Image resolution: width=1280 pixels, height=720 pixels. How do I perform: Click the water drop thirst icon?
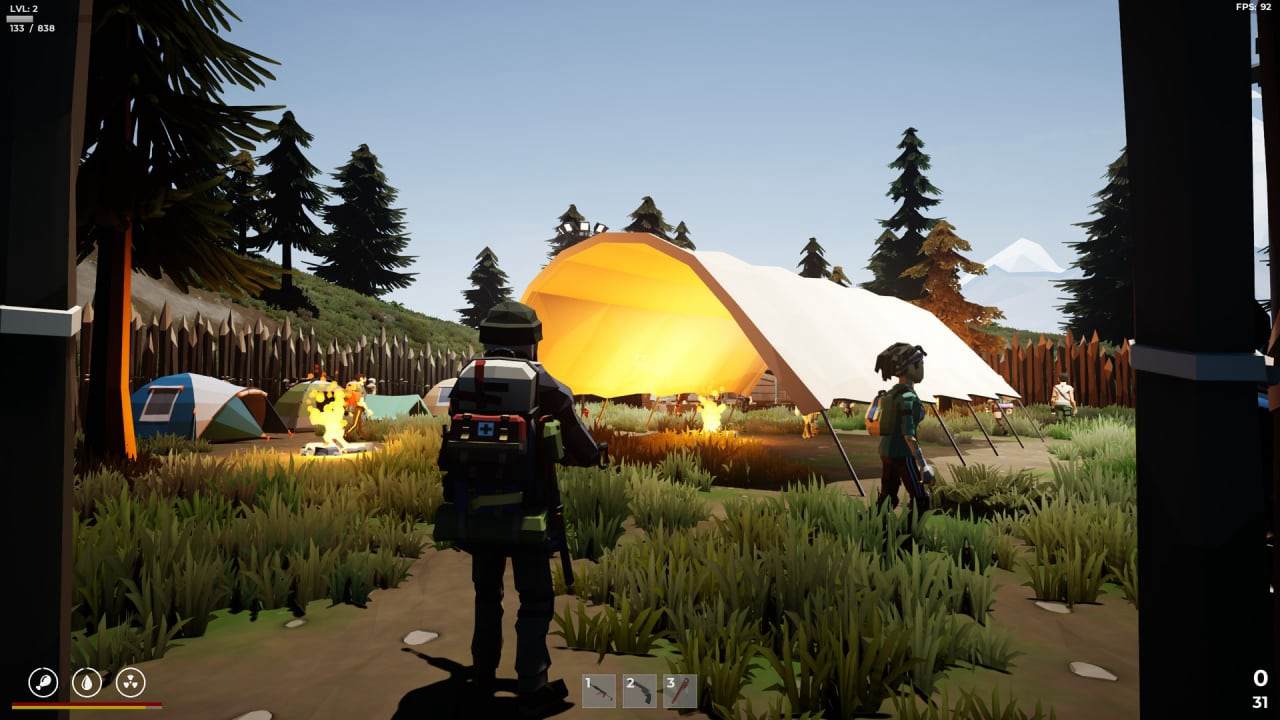tap(87, 681)
